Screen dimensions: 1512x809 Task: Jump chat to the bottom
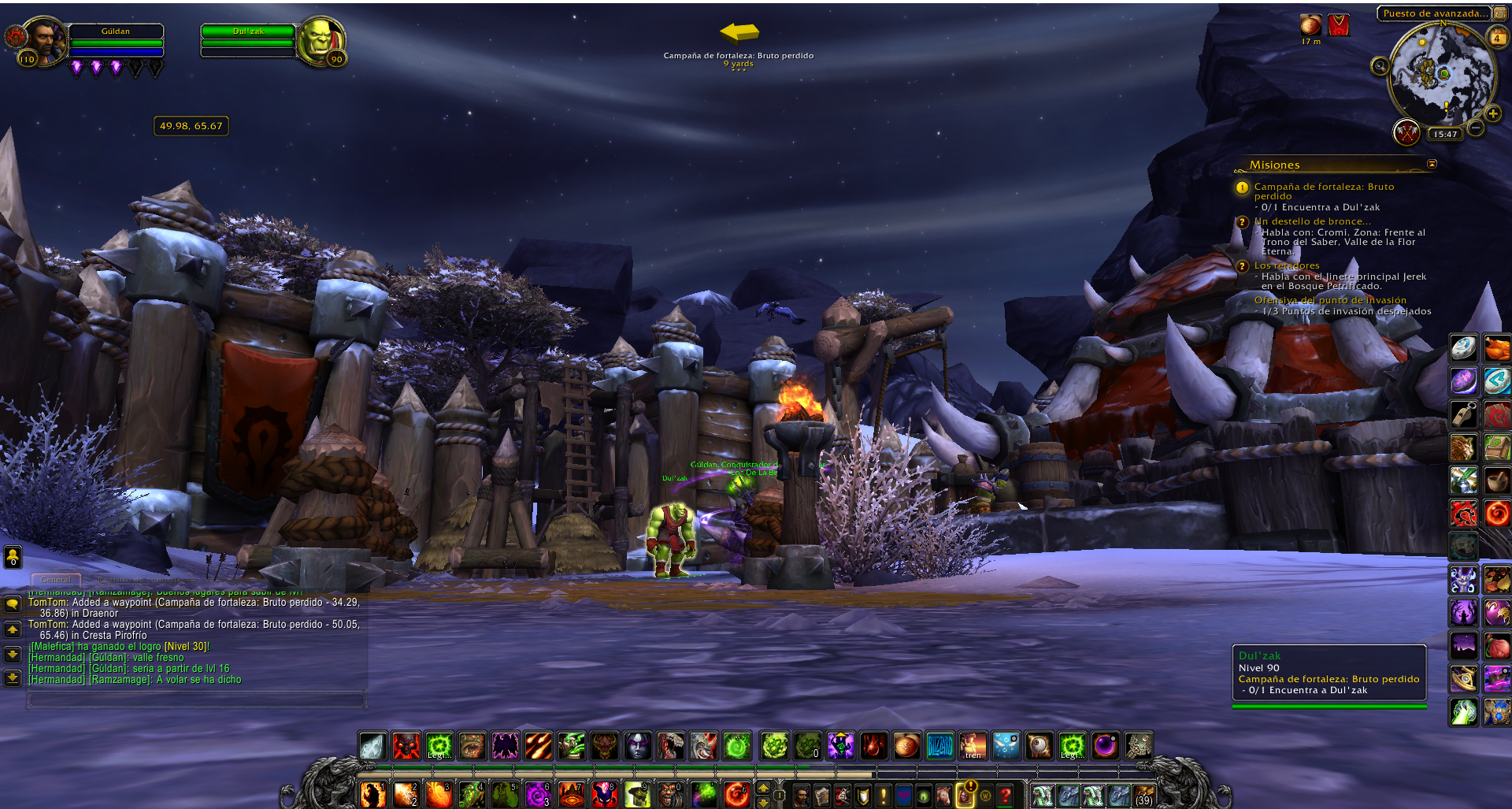click(13, 677)
